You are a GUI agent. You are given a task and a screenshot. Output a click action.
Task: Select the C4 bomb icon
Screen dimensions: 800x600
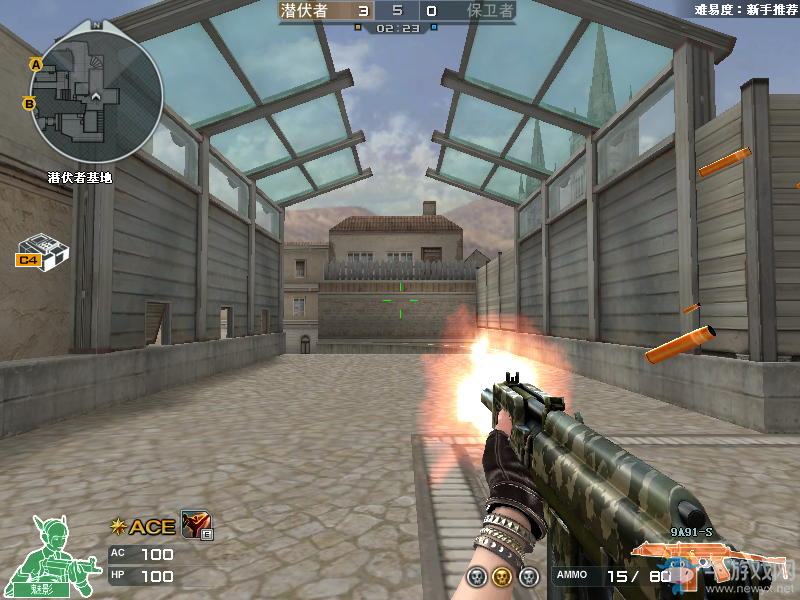(x=40, y=250)
